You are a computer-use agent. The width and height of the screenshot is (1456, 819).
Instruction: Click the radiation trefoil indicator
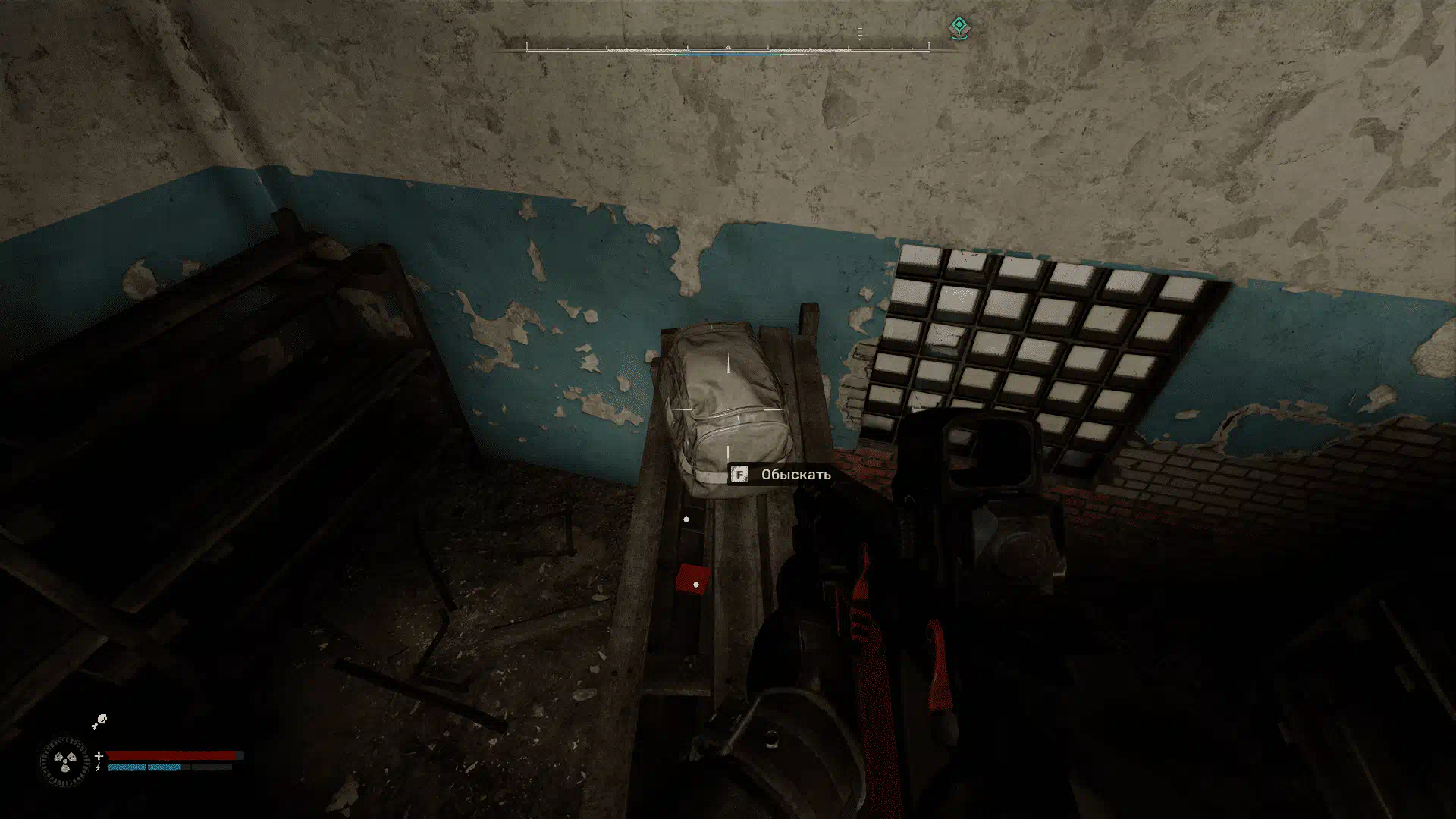[x=64, y=761]
